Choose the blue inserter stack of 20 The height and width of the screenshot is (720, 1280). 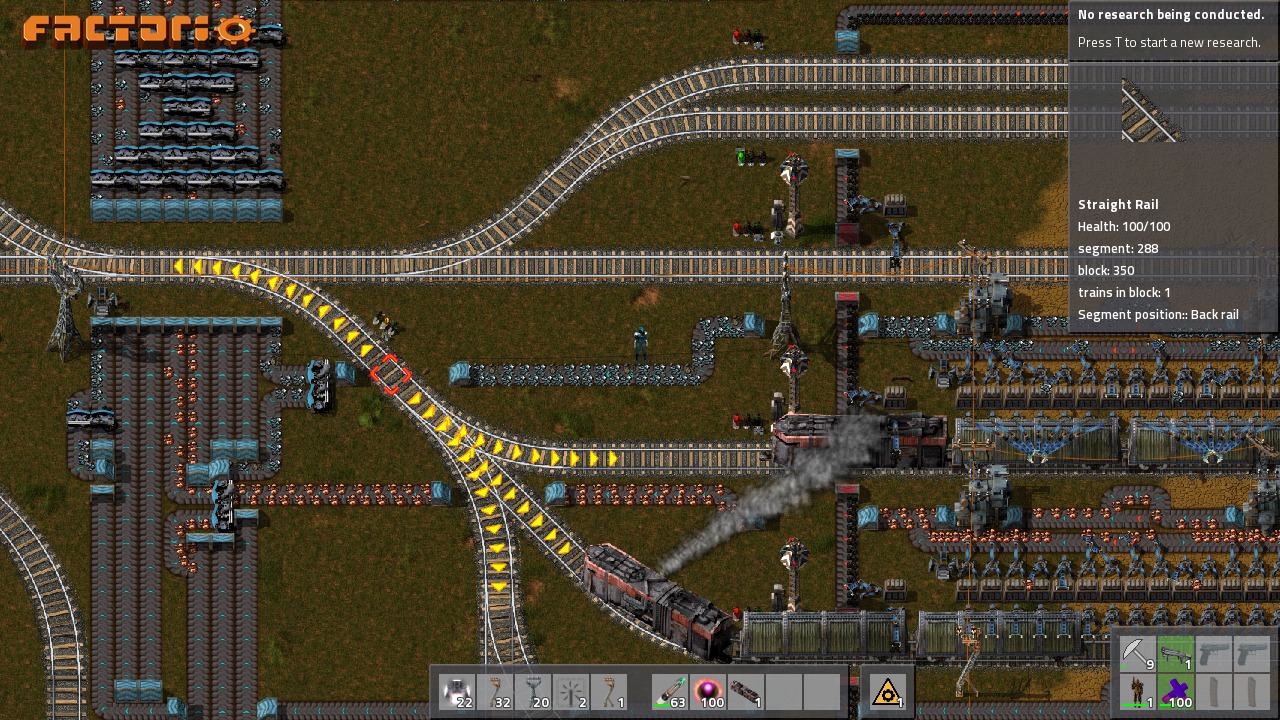coord(534,692)
